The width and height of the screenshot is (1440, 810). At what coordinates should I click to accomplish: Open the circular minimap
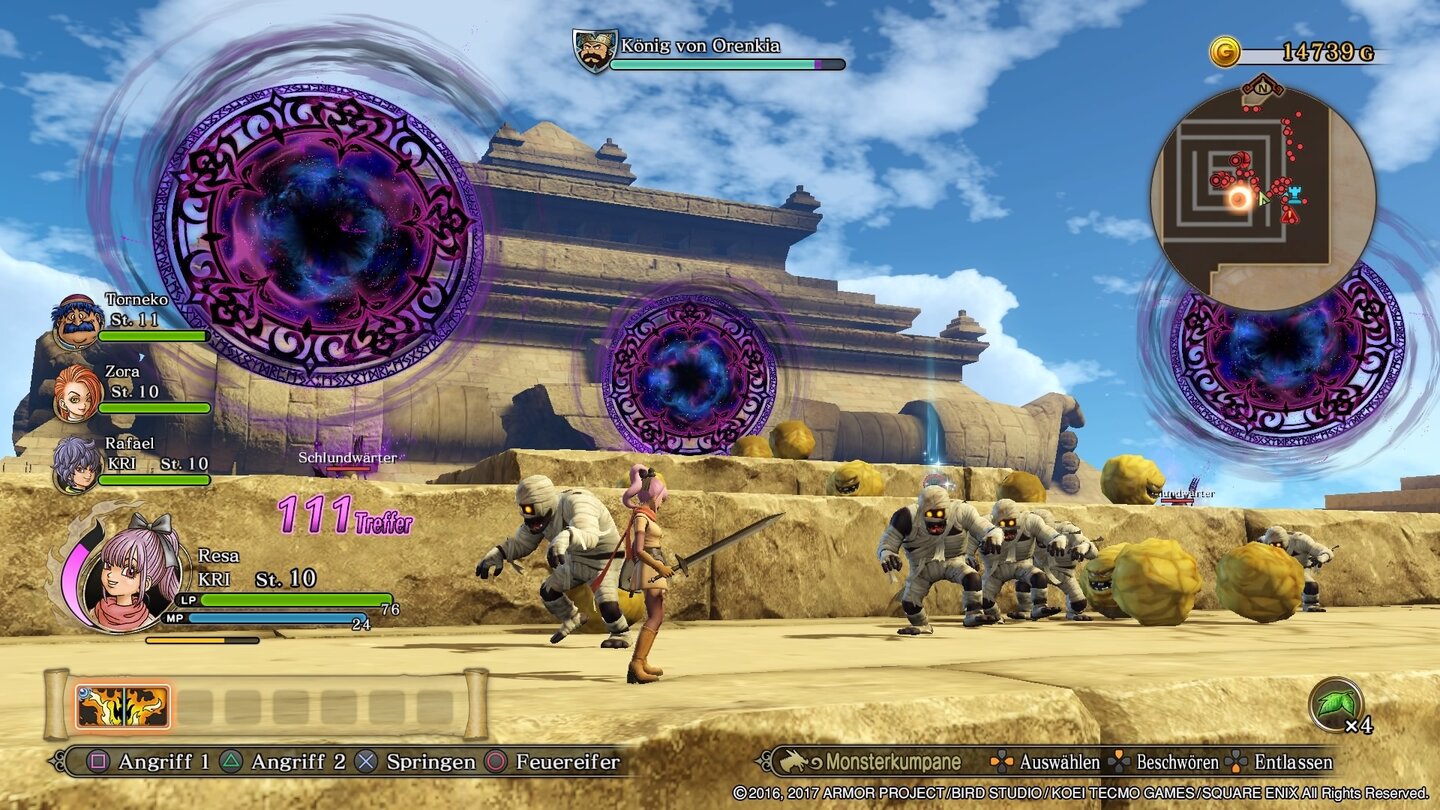[1263, 197]
